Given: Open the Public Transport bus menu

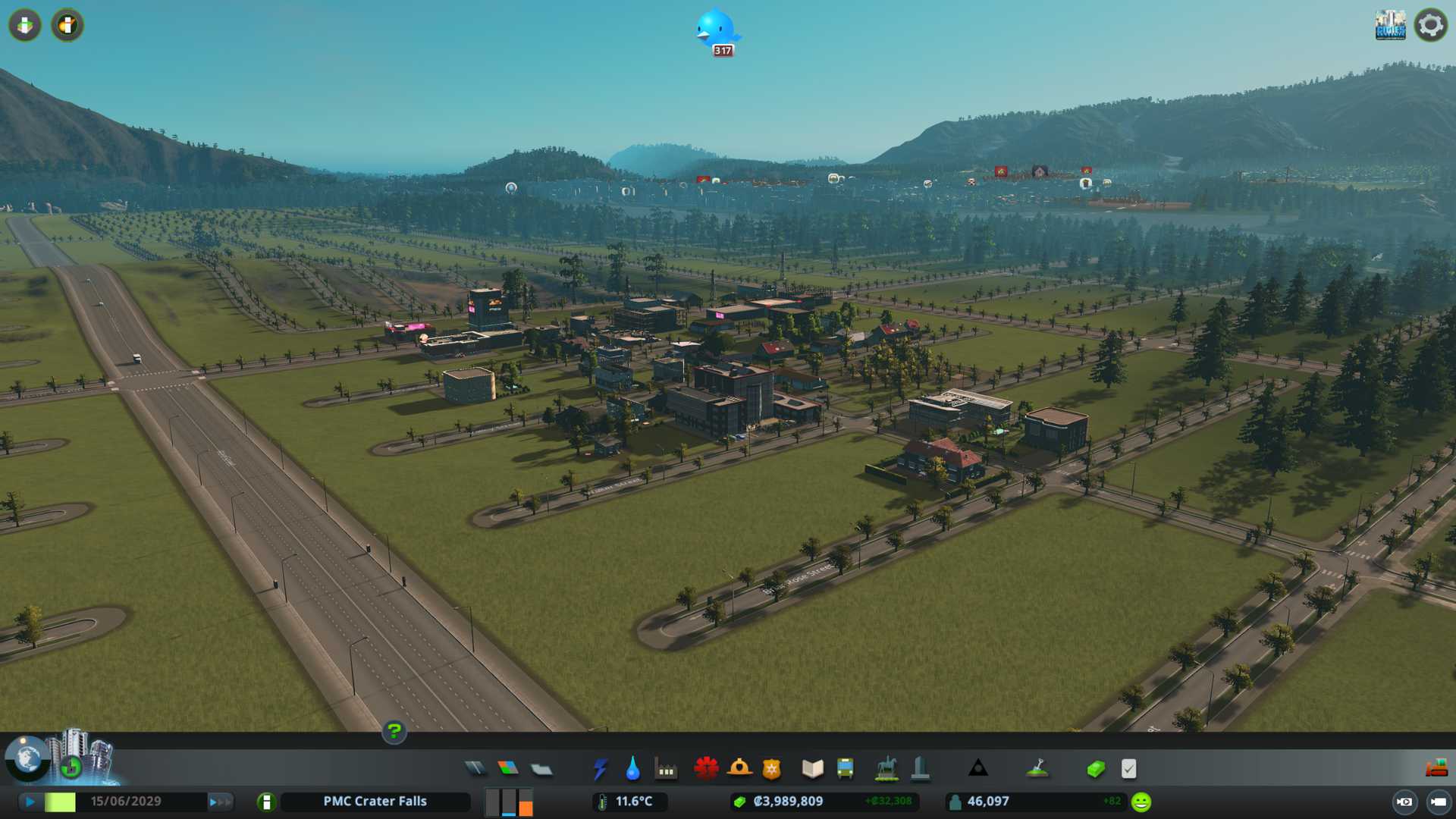Looking at the screenshot, I should [846, 769].
